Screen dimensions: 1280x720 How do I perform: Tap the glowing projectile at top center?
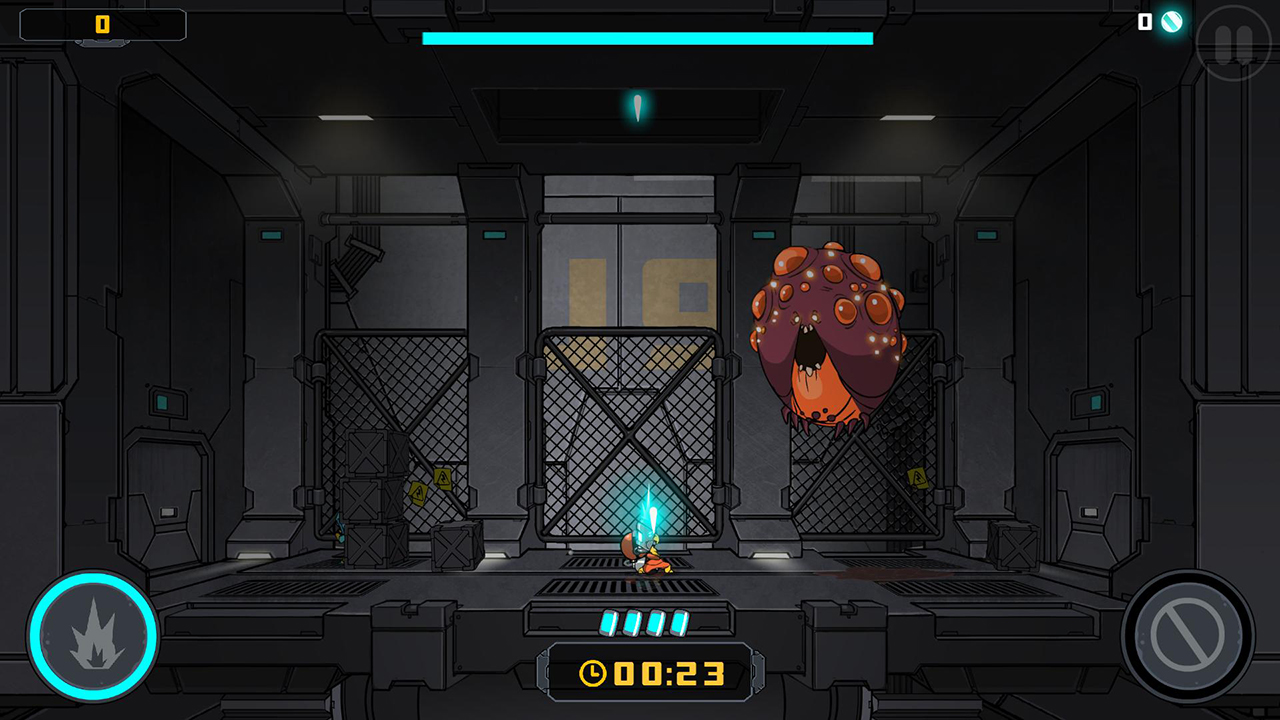[637, 105]
